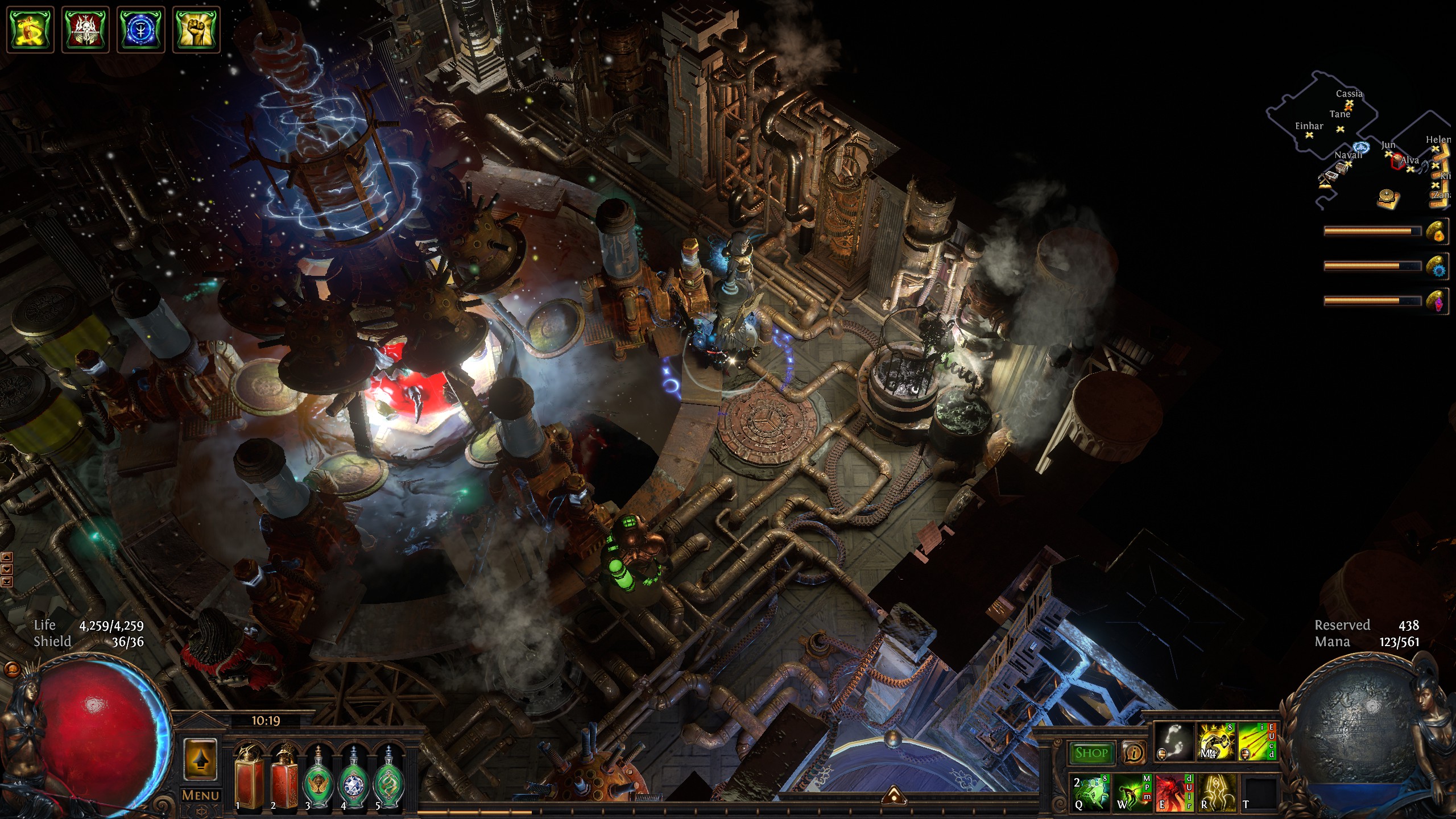Open the green Shop button
The width and height of the screenshot is (1456, 819).
click(x=1091, y=753)
